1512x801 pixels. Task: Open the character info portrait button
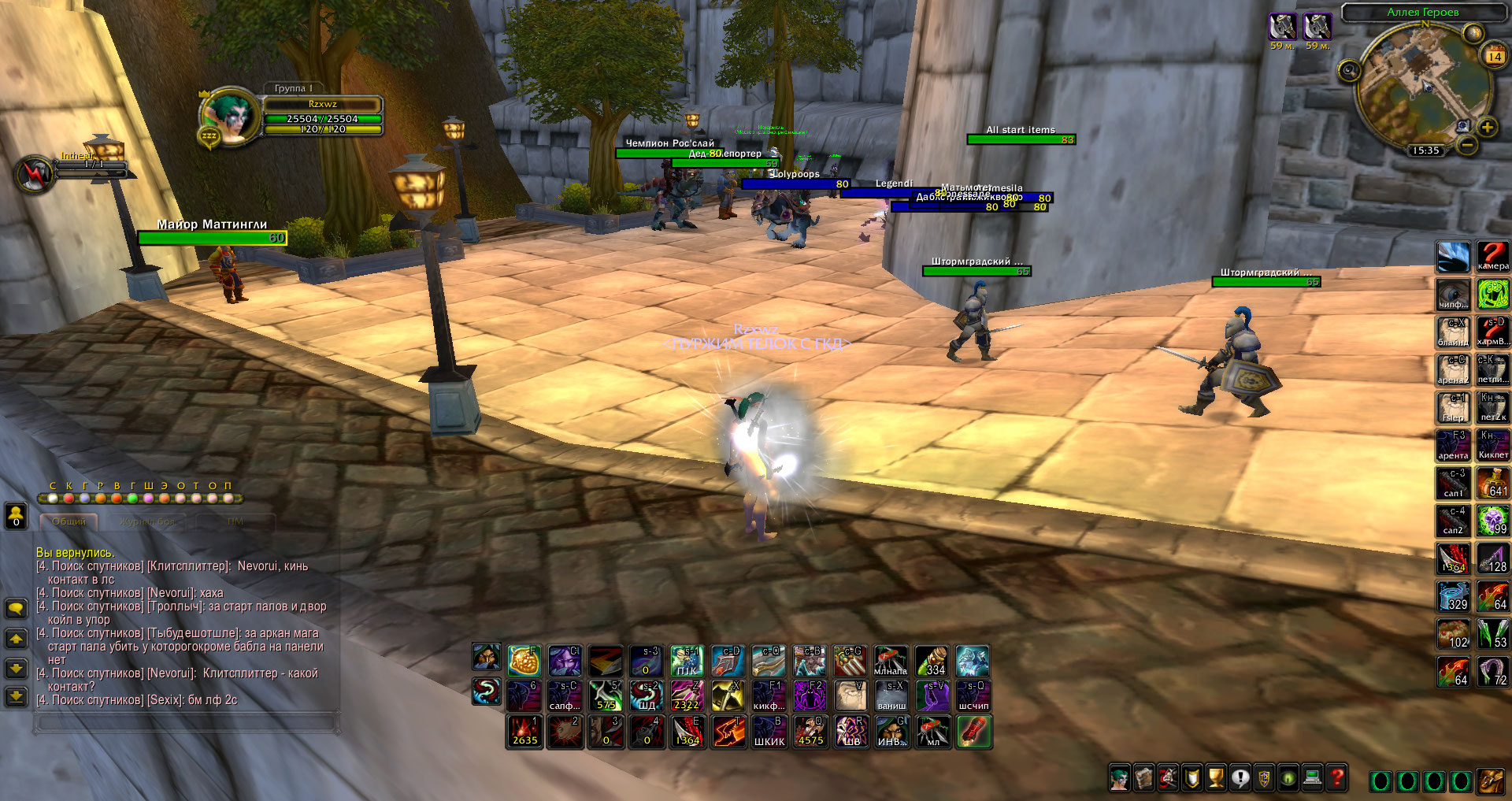1119,778
